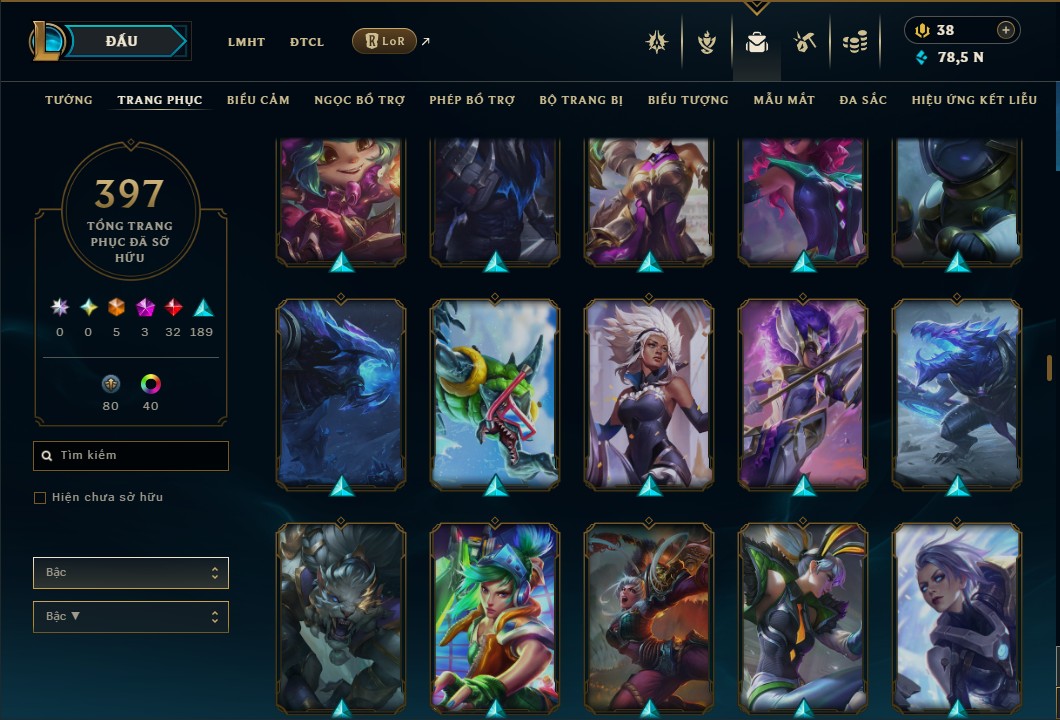Viewport: 1060px width, 720px height.
Task: Switch to the ĐTCL game mode
Action: coord(307,42)
